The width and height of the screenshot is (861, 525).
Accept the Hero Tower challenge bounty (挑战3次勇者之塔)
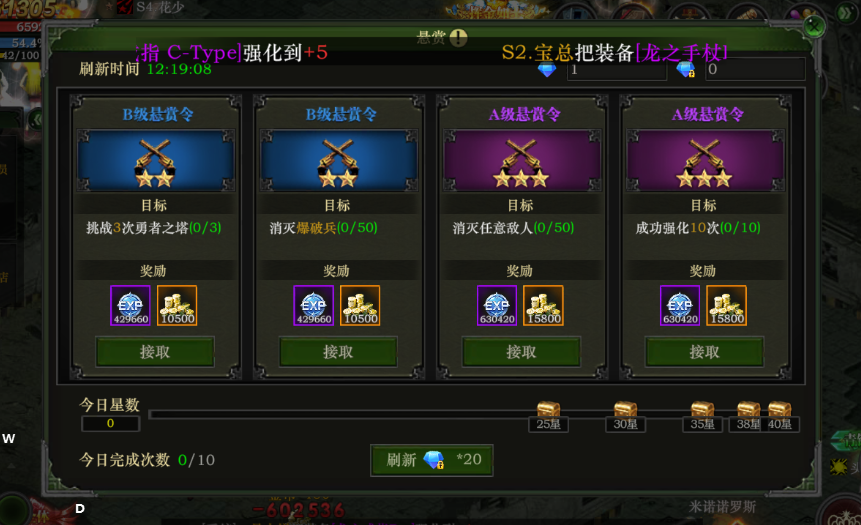[155, 352]
